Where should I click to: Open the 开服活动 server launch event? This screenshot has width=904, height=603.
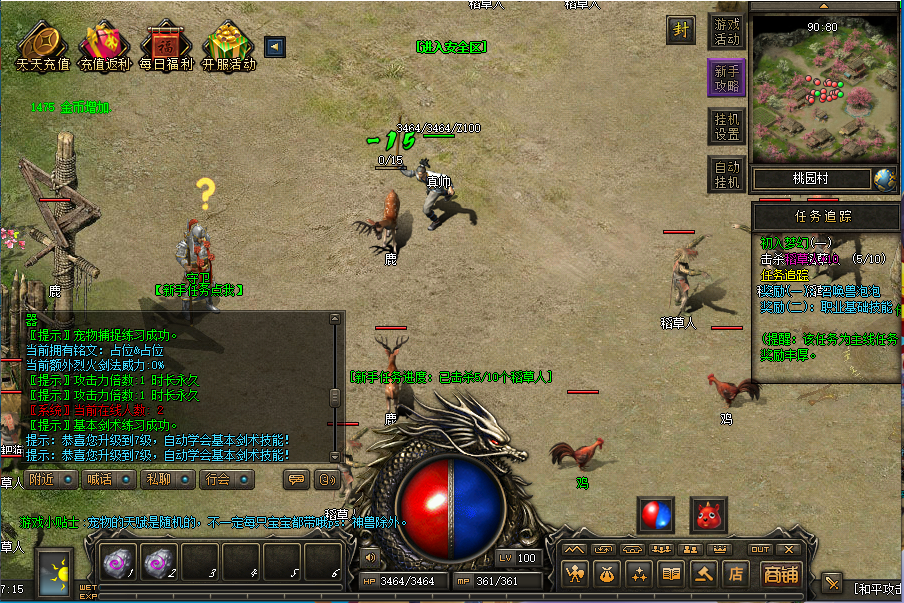pyautogui.click(x=229, y=45)
